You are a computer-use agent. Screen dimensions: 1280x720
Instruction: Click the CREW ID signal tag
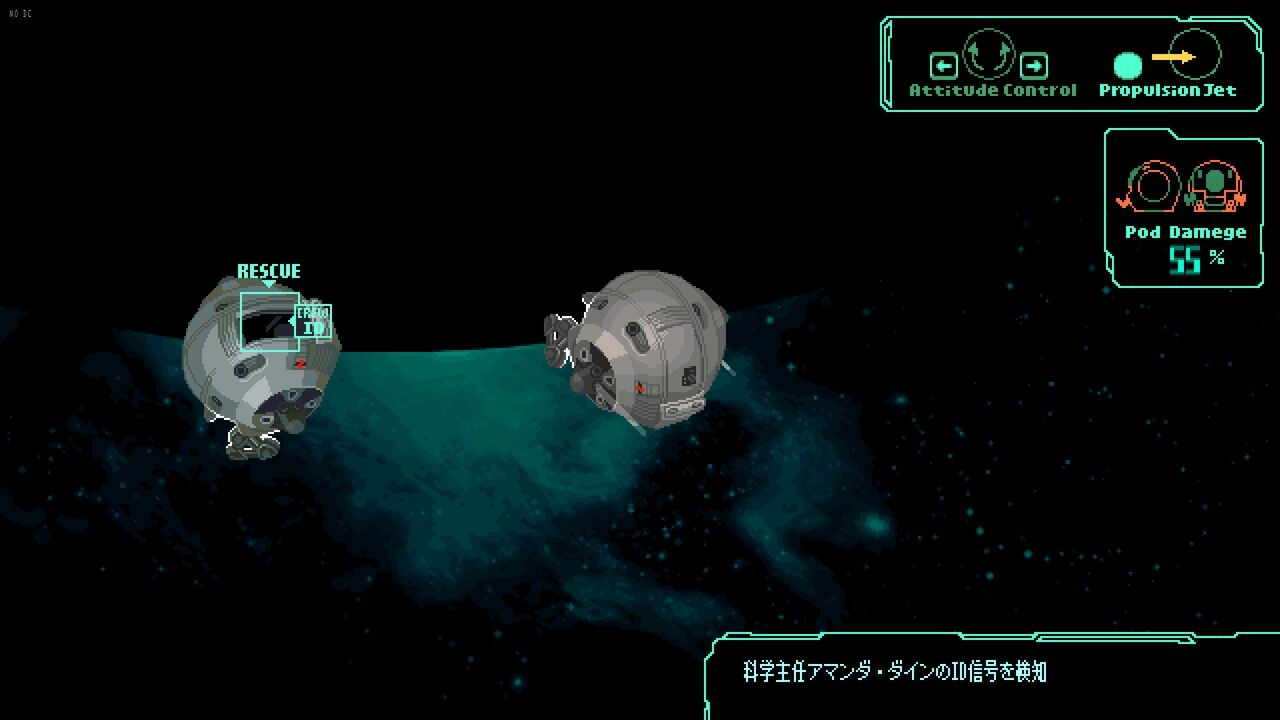314,320
